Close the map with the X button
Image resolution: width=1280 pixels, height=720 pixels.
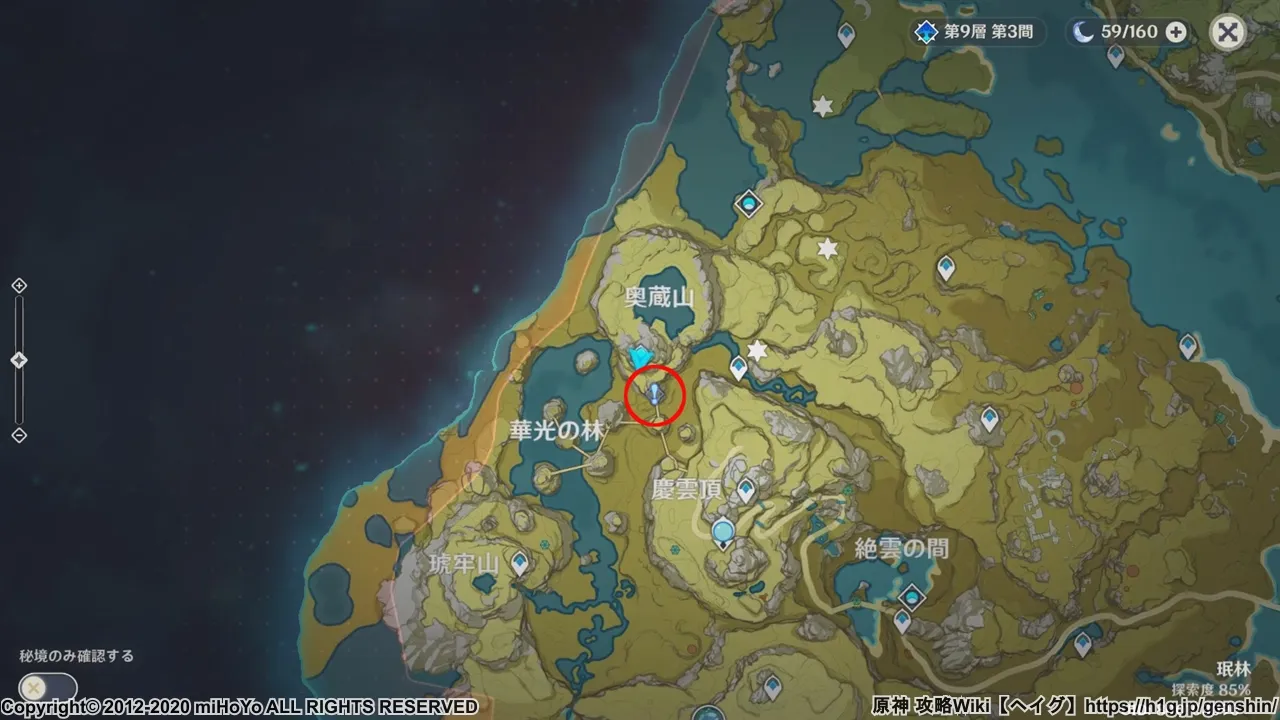coord(1227,32)
